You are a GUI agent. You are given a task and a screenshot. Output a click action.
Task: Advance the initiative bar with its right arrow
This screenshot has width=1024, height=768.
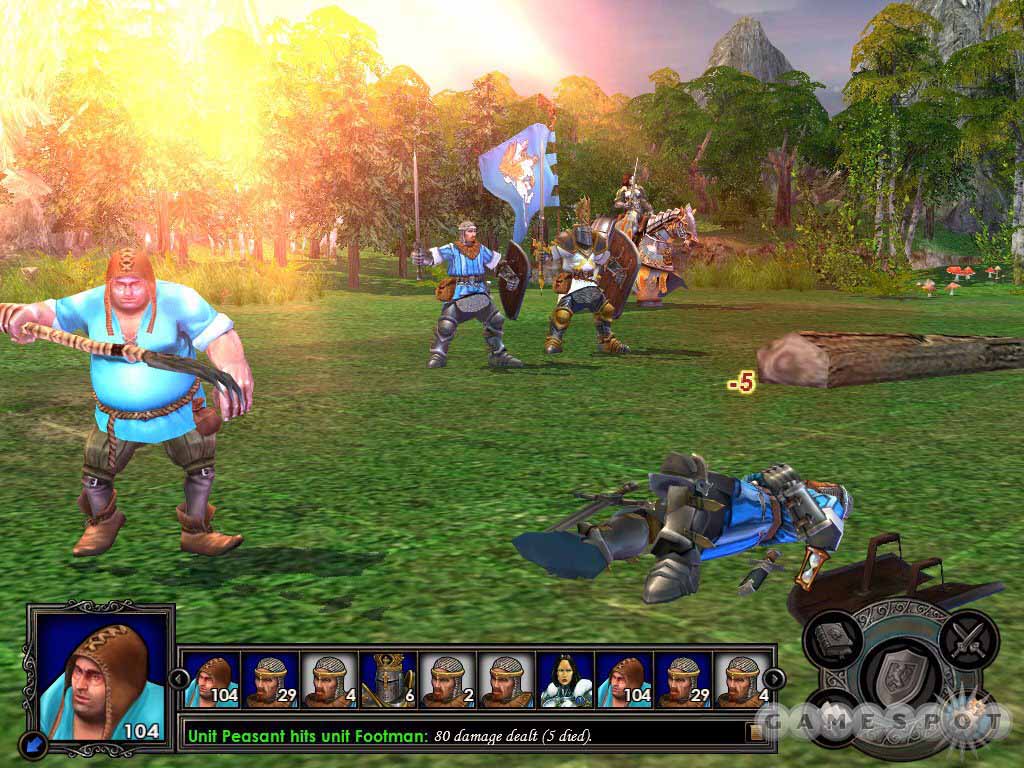tap(774, 679)
